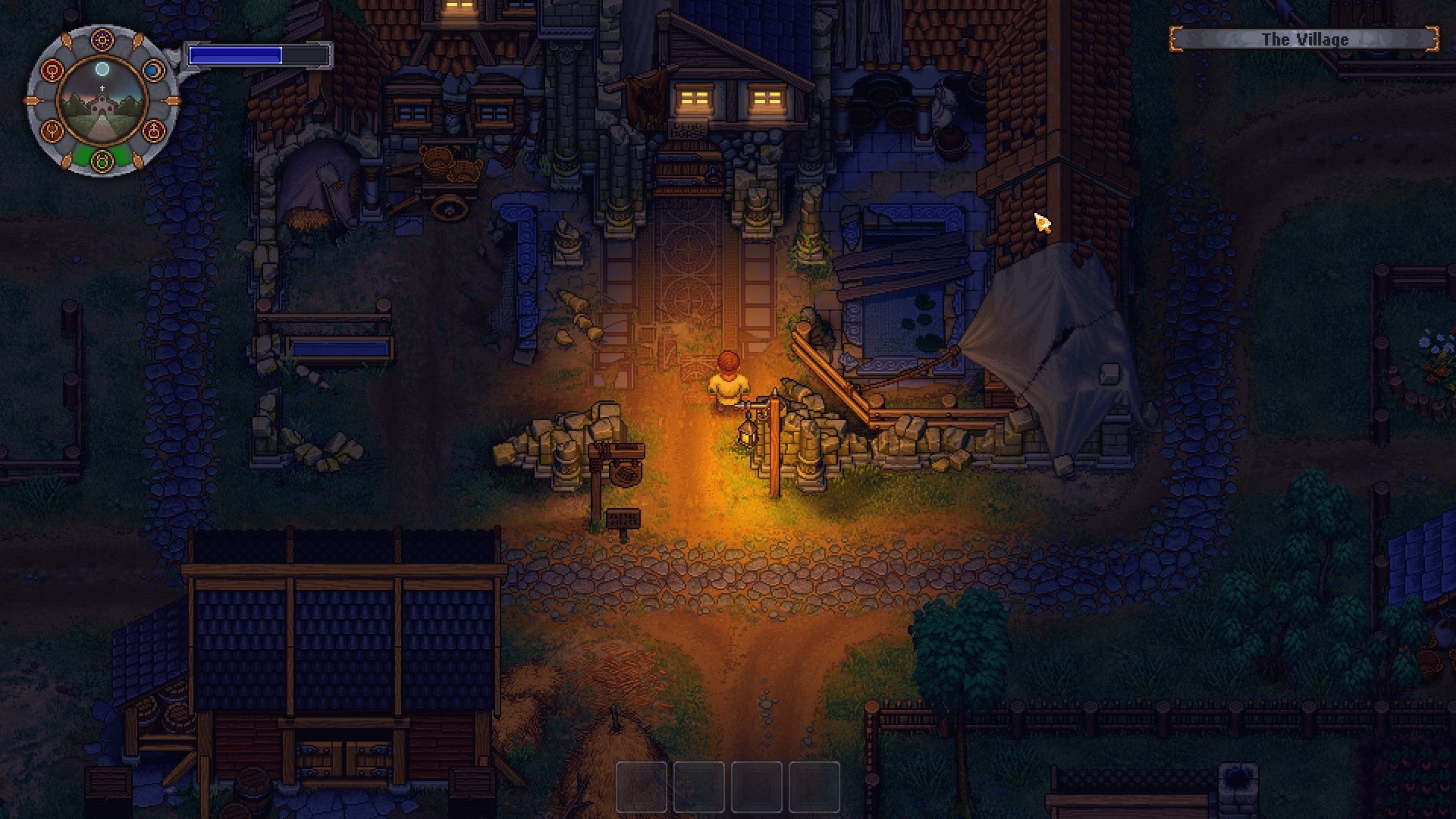Click the dark red flask-shaped day symbol

[x=153, y=130]
